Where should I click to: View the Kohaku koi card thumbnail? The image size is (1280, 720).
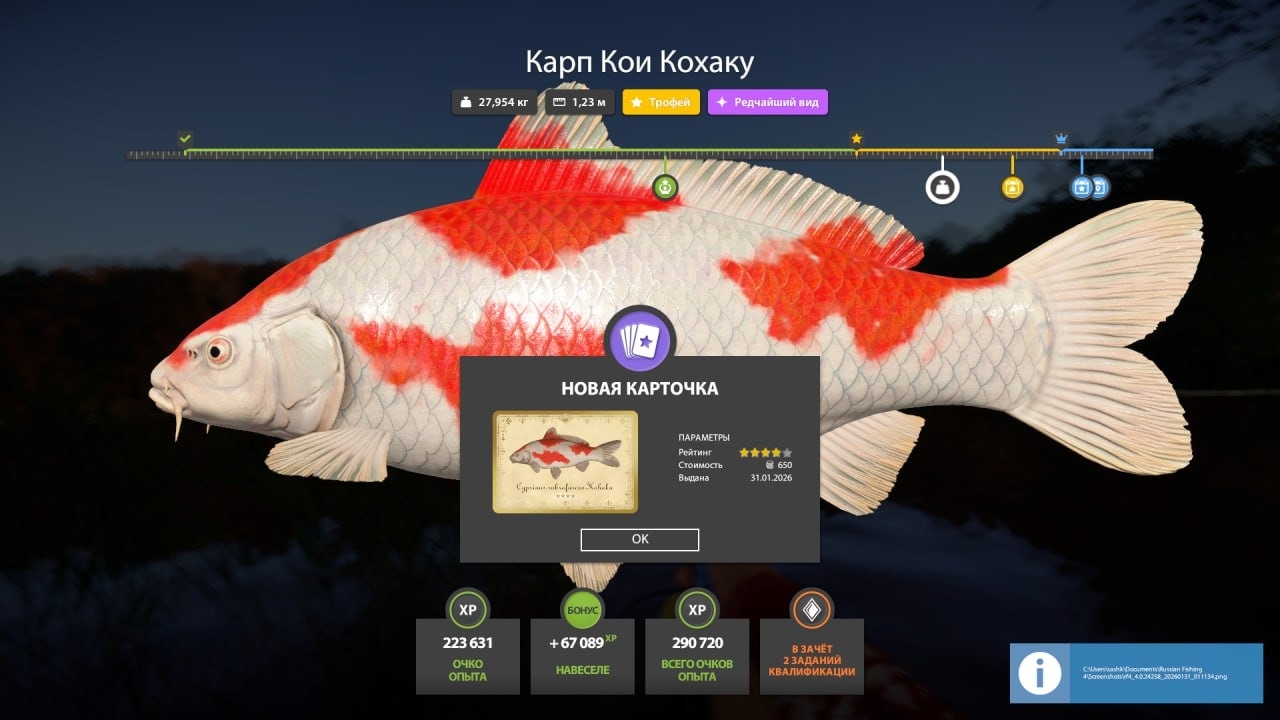[x=565, y=461]
